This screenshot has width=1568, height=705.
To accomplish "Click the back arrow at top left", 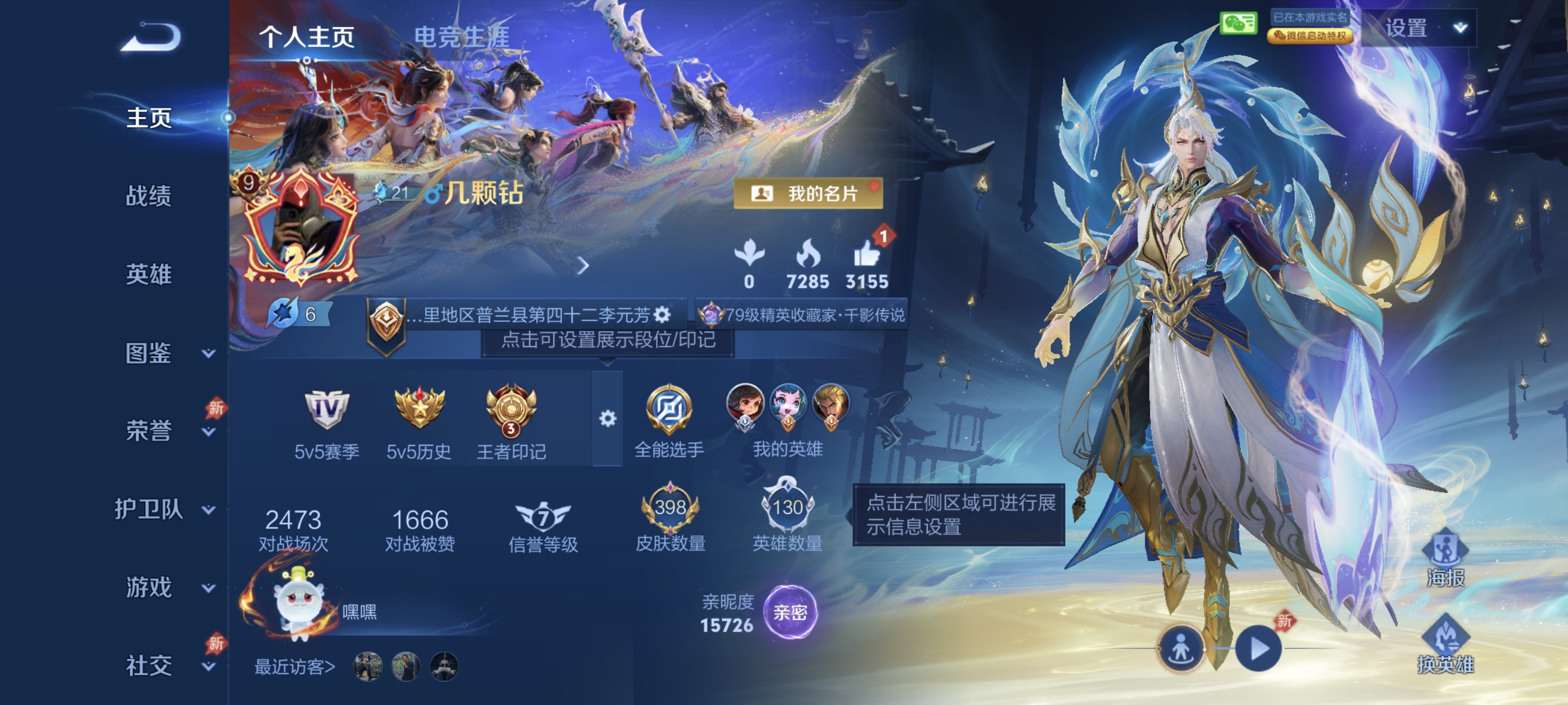I will pos(148,38).
